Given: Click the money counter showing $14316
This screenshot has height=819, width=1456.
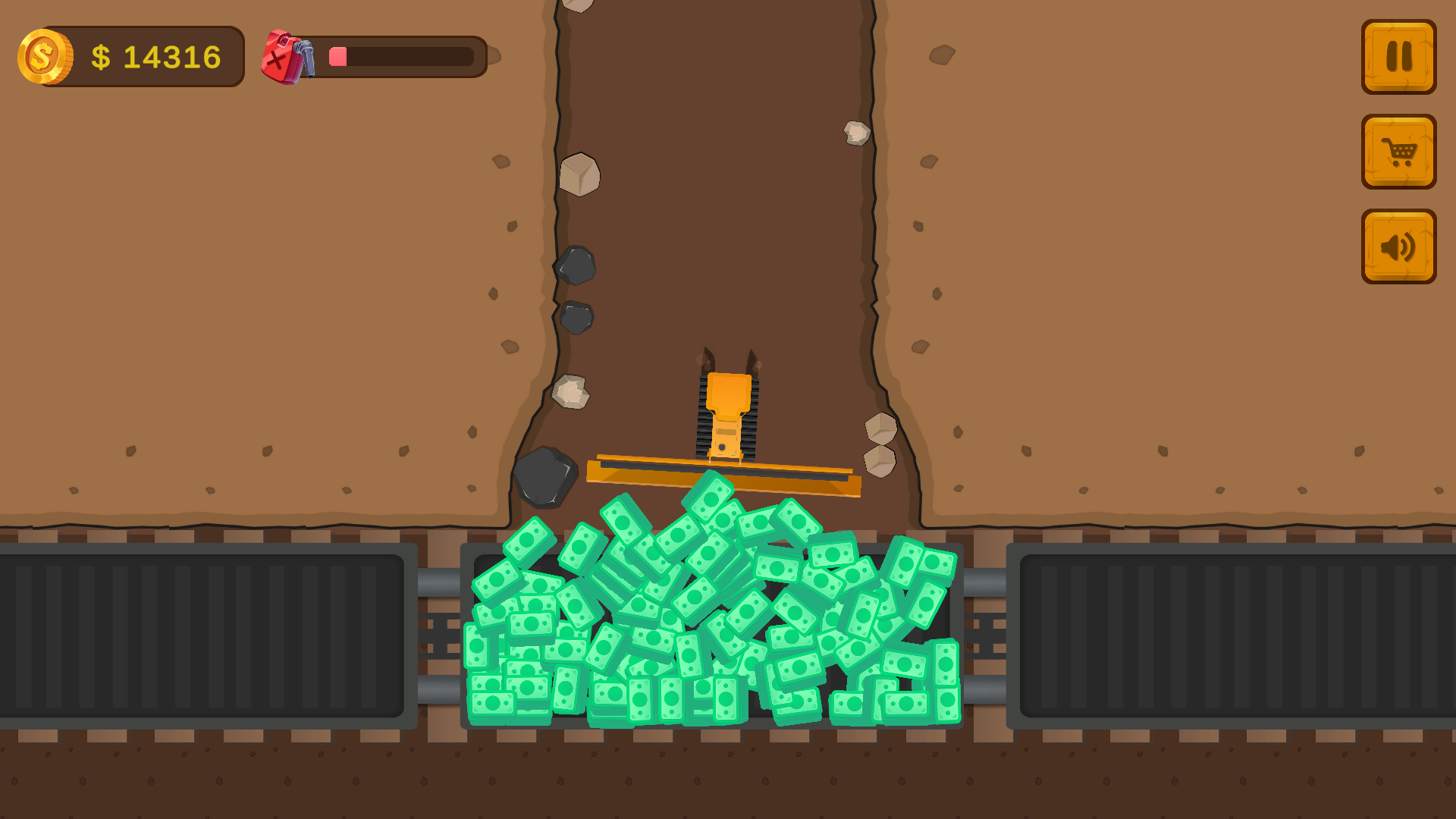Looking at the screenshot, I should pos(155,55).
